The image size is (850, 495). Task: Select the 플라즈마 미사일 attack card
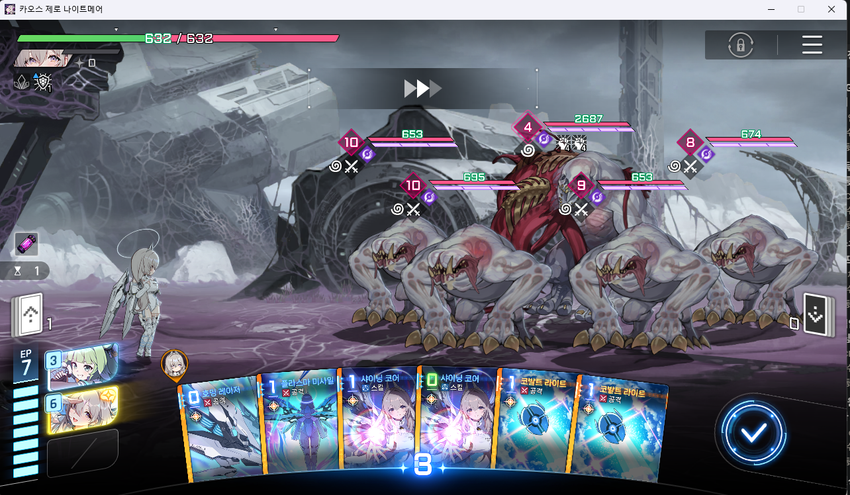(298, 425)
